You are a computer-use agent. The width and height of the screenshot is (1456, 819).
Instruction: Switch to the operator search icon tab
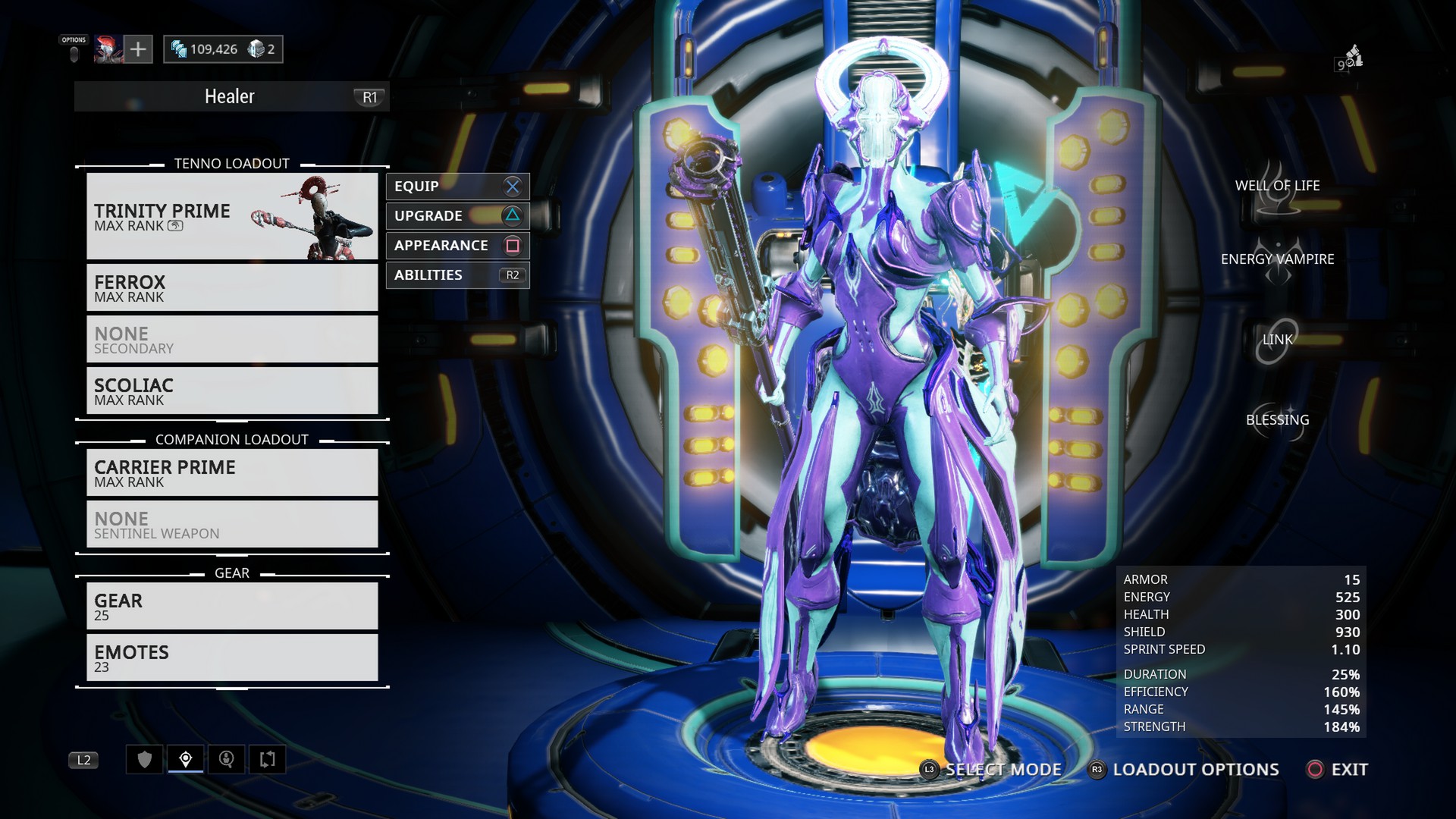click(226, 759)
